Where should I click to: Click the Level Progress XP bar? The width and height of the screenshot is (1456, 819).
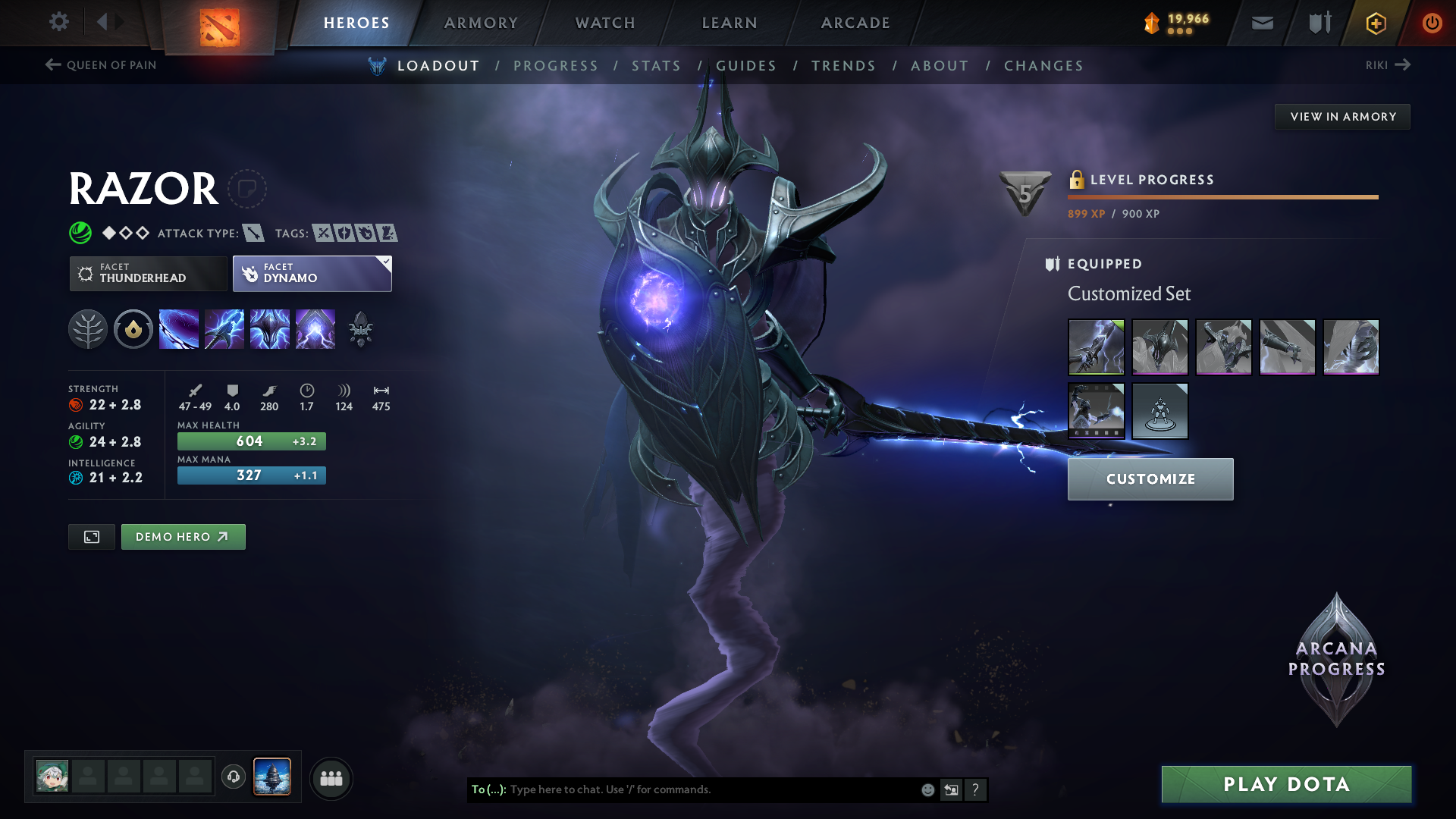tap(1222, 197)
